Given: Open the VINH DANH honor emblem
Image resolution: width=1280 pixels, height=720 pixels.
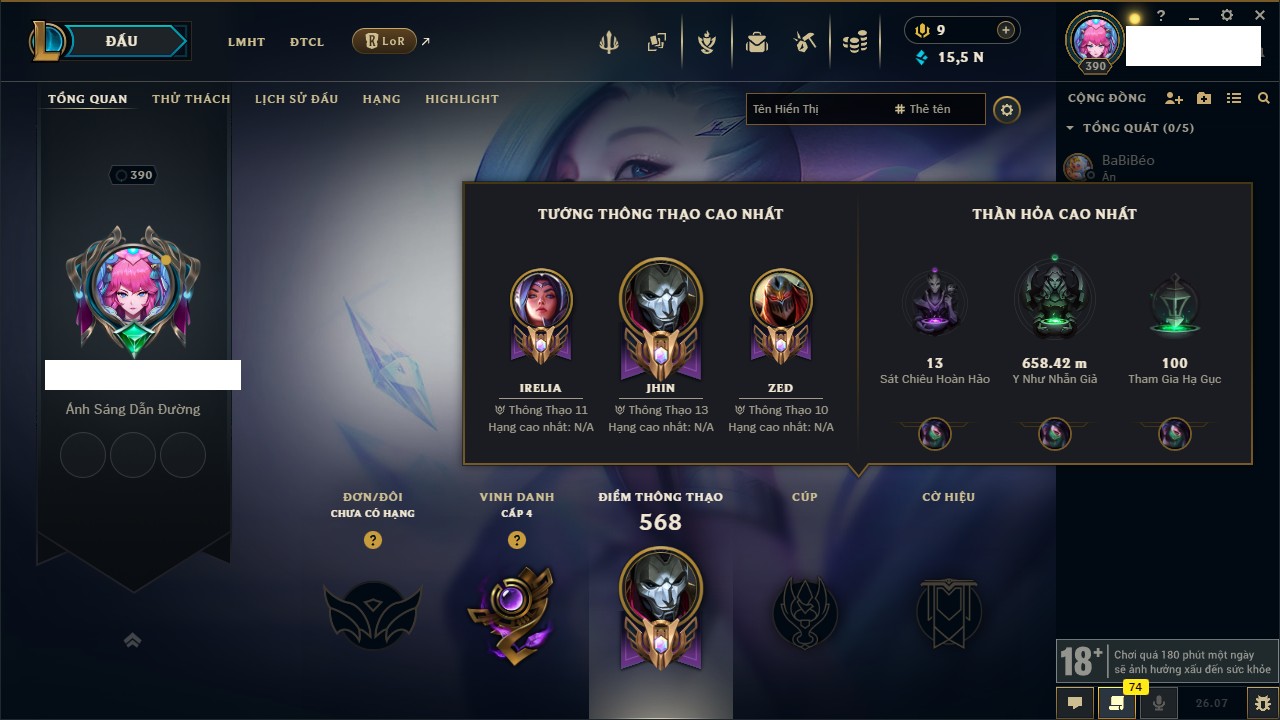Looking at the screenshot, I should [516, 612].
